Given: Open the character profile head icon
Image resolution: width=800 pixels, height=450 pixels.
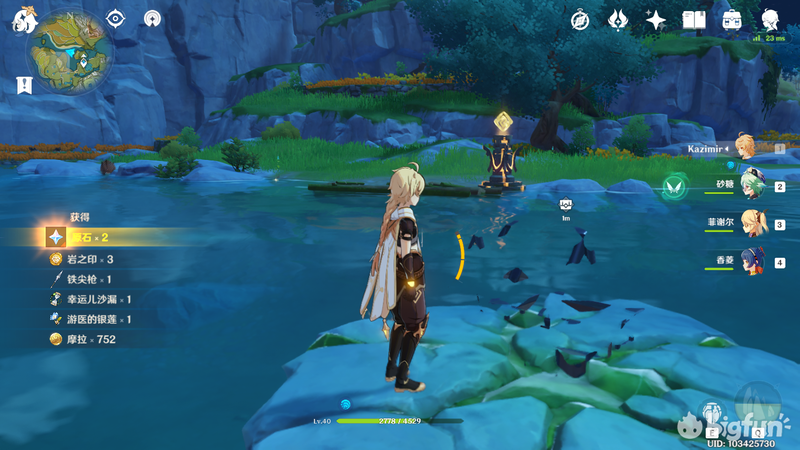Looking at the screenshot, I should 770,20.
